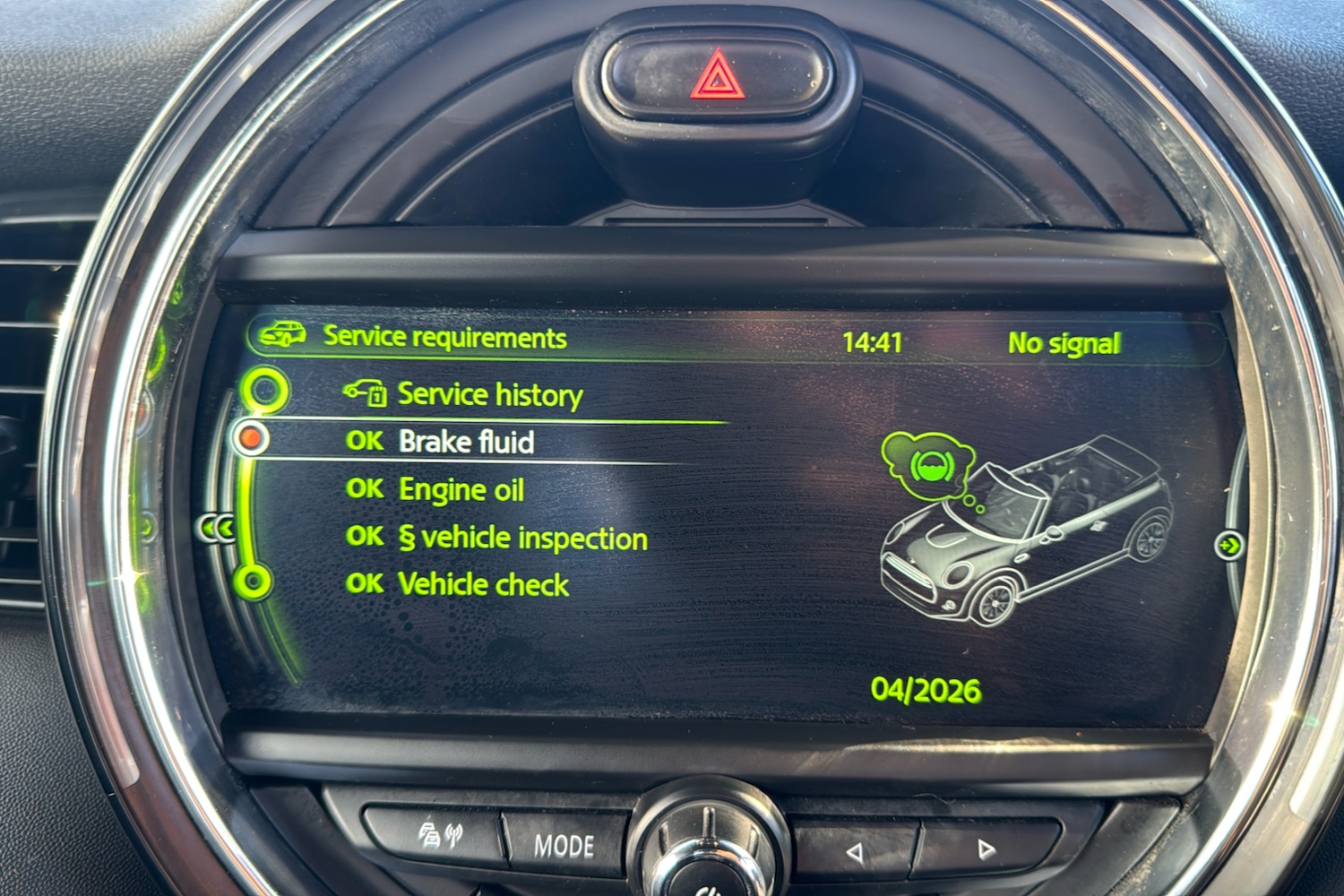The width and height of the screenshot is (1344, 896).
Task: Tap the double-chevron back icon on the left edge
Action: (218, 529)
